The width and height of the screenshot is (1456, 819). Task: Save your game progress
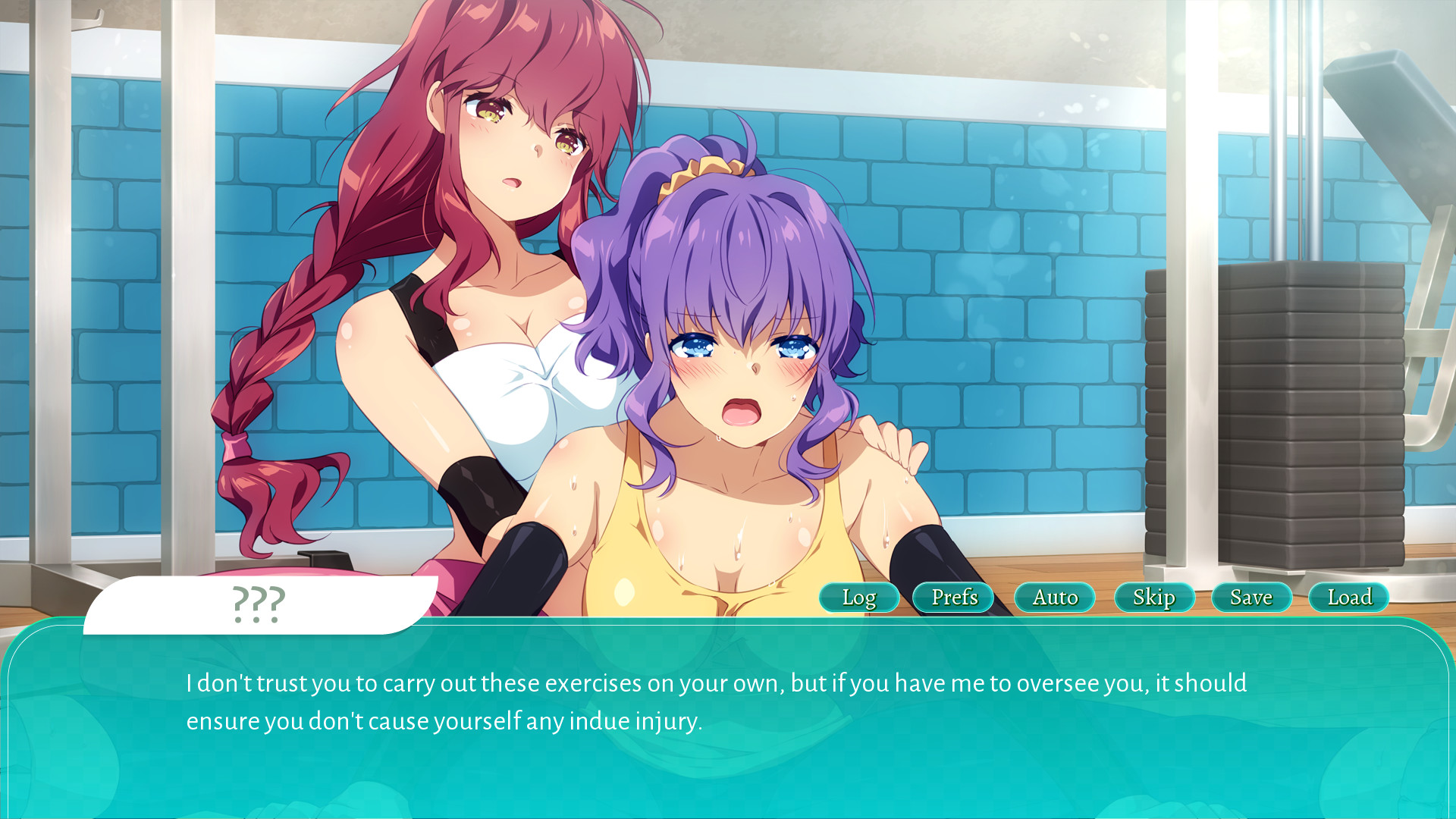coord(1250,598)
